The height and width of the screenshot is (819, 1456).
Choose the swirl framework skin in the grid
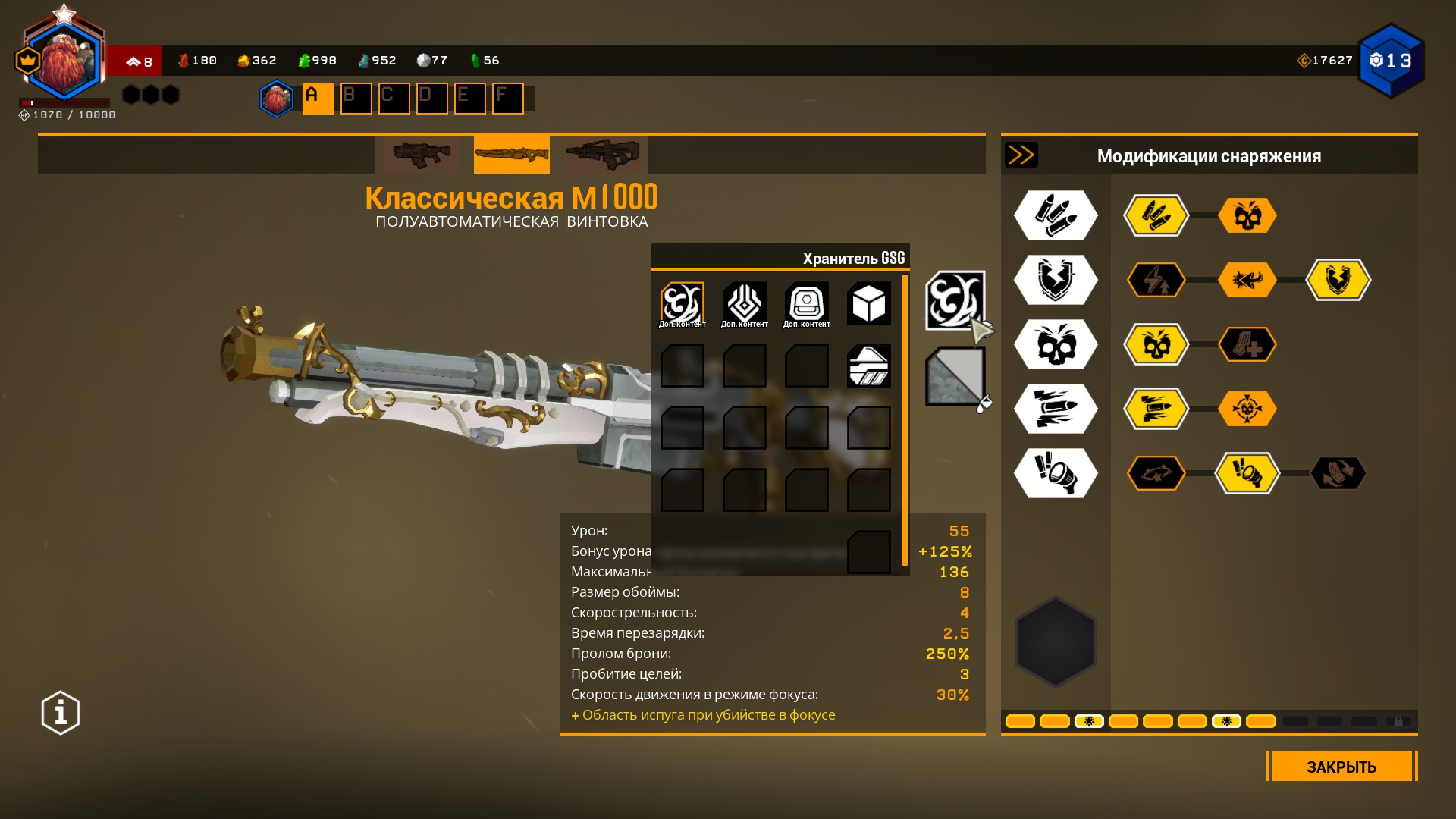pyautogui.click(x=682, y=303)
